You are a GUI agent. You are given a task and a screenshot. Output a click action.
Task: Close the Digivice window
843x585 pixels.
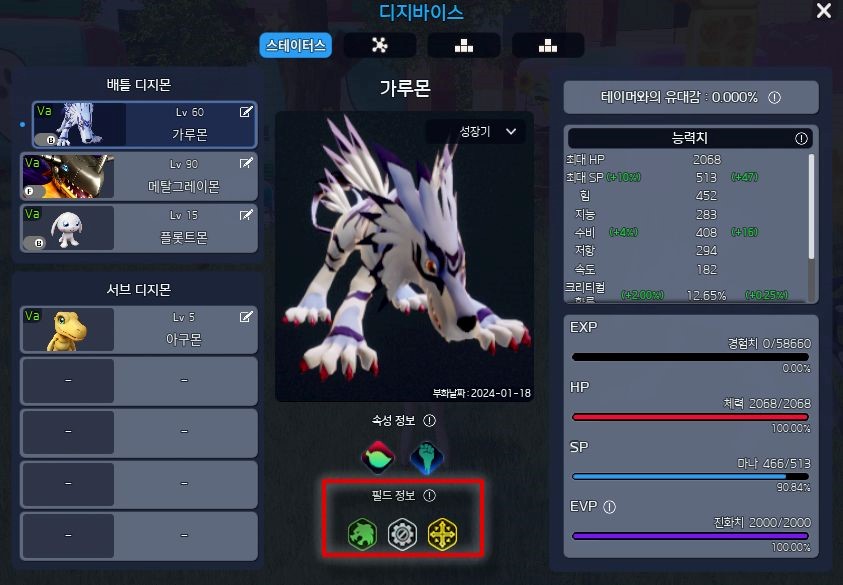coord(823,11)
